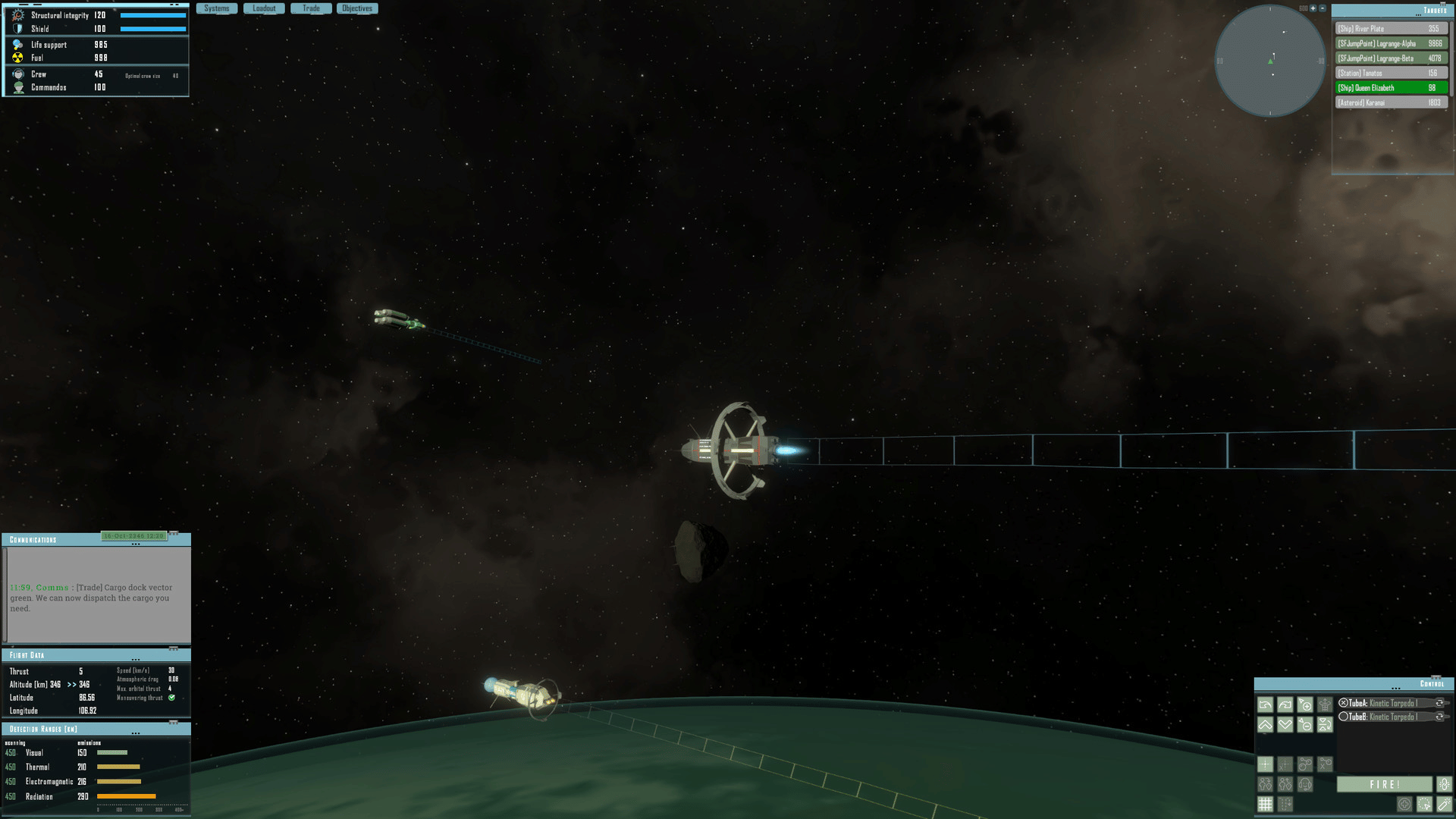Zoom in the radar with plus button

(1313, 8)
